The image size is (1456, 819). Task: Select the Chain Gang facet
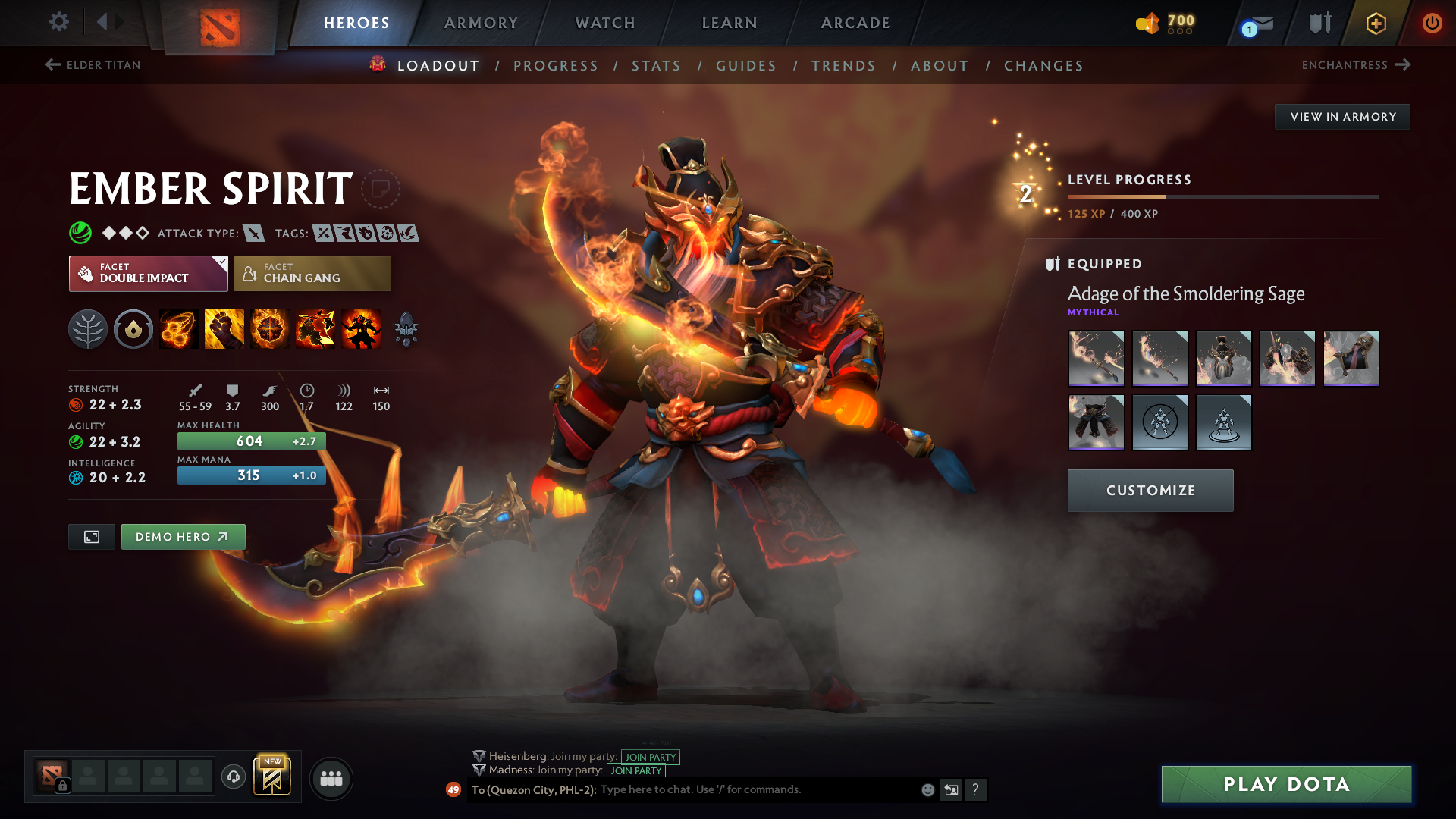click(x=312, y=273)
